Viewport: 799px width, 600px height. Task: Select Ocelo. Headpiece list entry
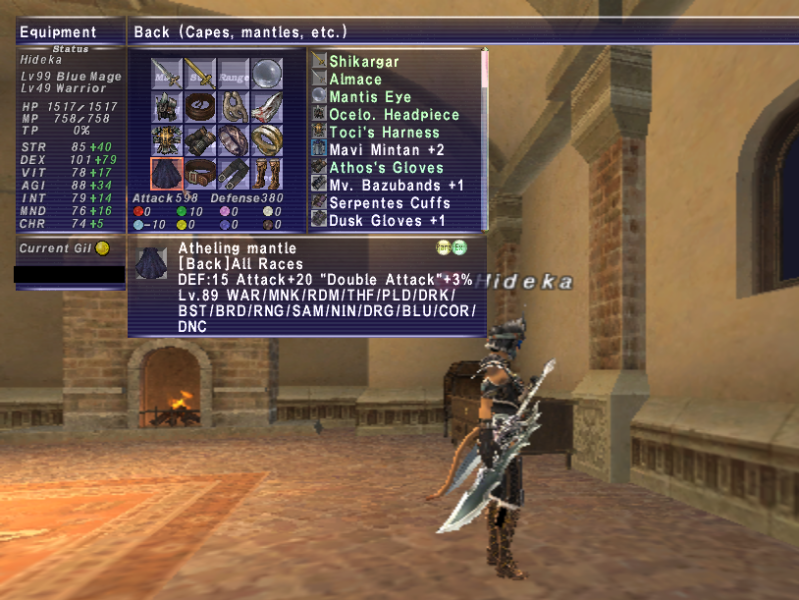[393, 115]
